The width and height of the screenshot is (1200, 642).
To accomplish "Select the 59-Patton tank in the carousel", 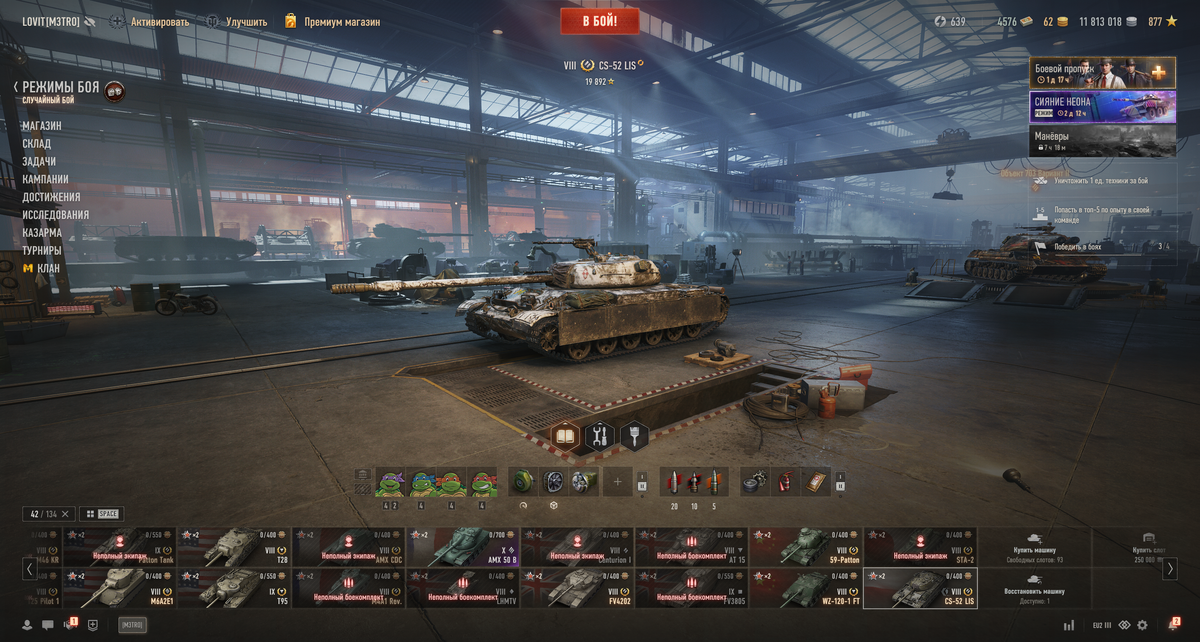I will [806, 547].
